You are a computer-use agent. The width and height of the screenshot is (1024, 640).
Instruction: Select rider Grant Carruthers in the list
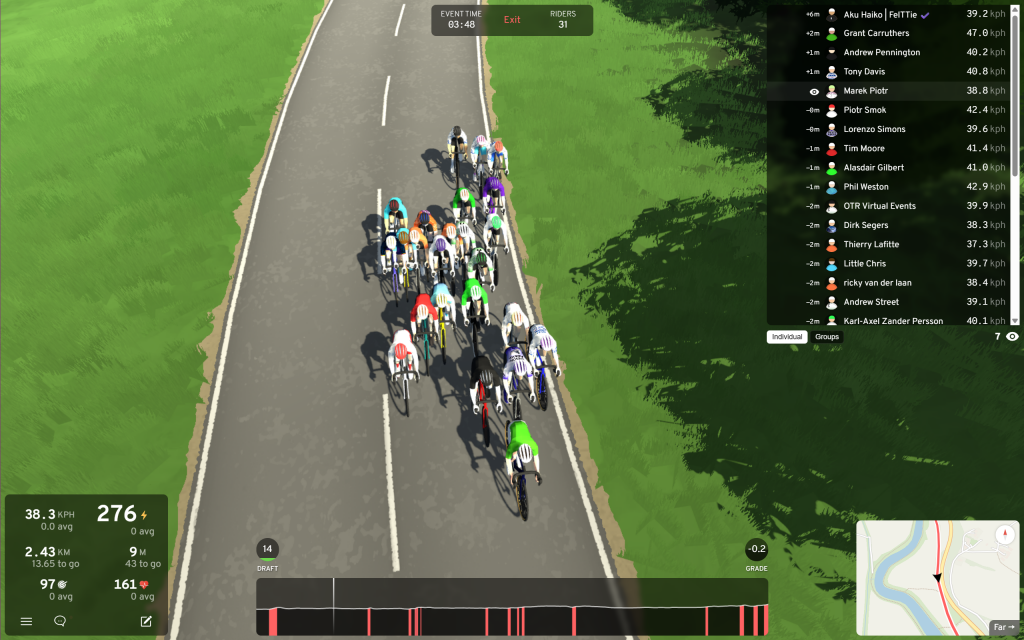876,33
